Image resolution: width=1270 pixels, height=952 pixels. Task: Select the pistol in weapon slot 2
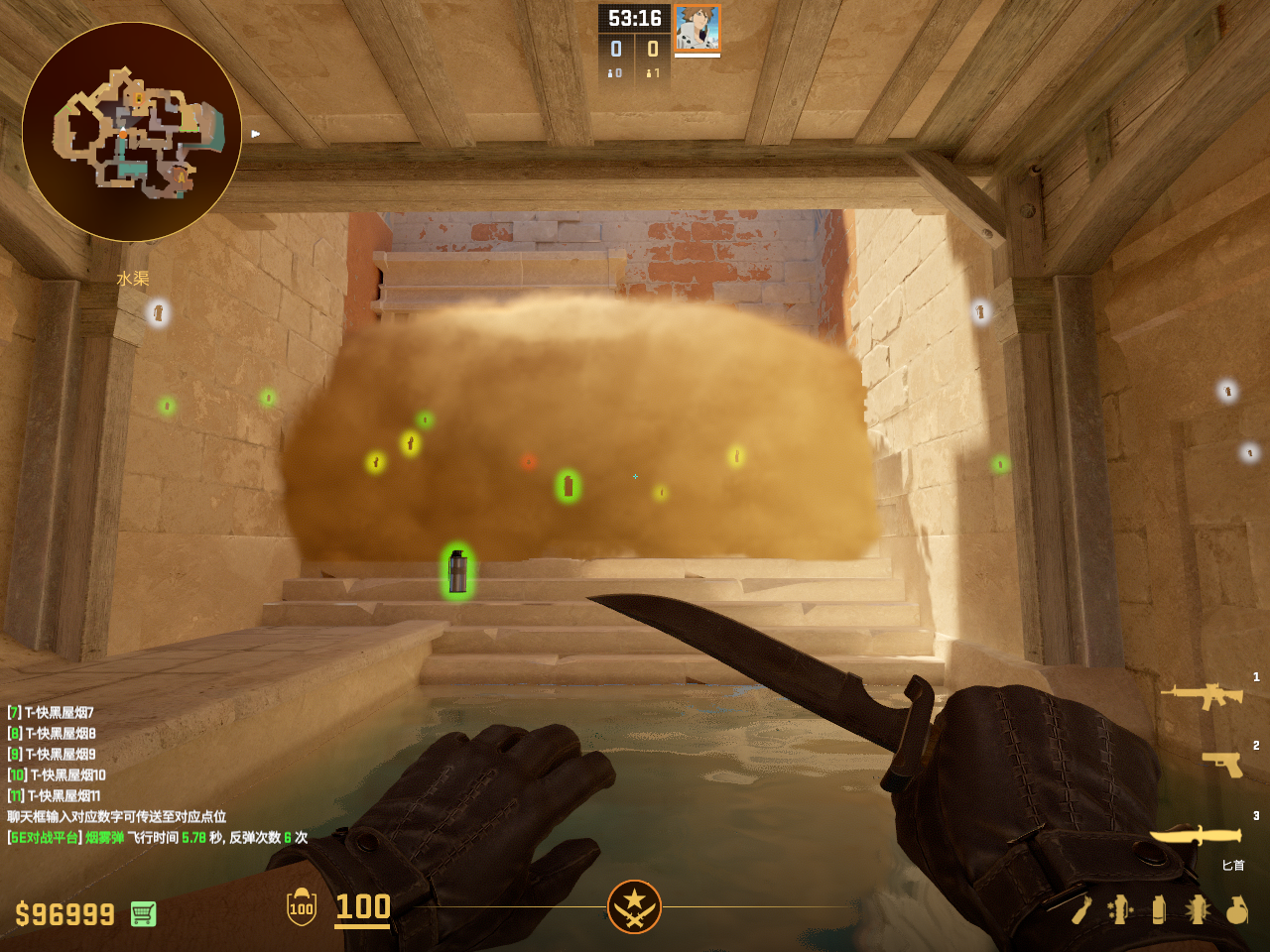pos(1222,764)
